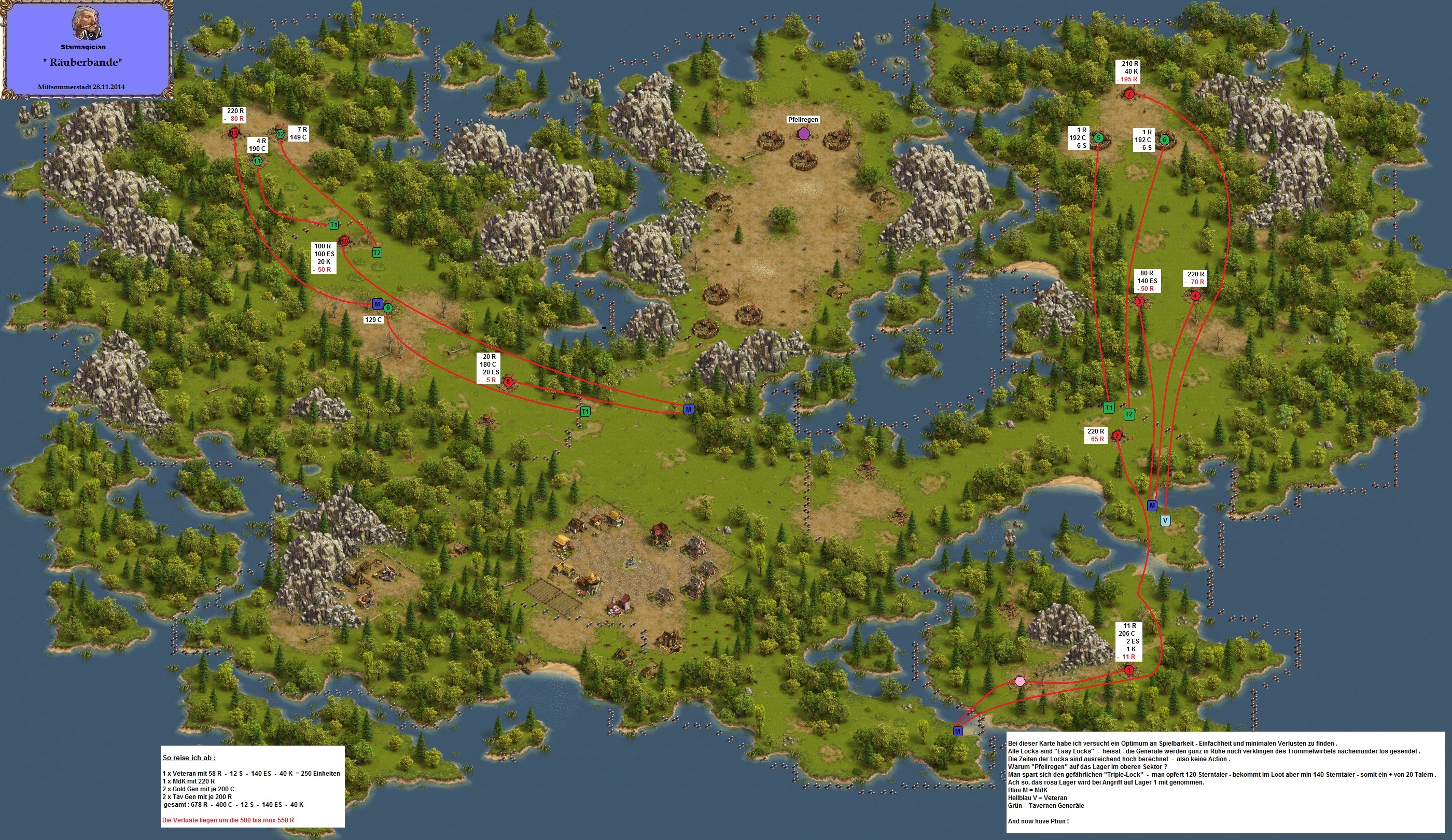The height and width of the screenshot is (840, 1452).
Task: Click red camp marker number 10
Action: 344,242
